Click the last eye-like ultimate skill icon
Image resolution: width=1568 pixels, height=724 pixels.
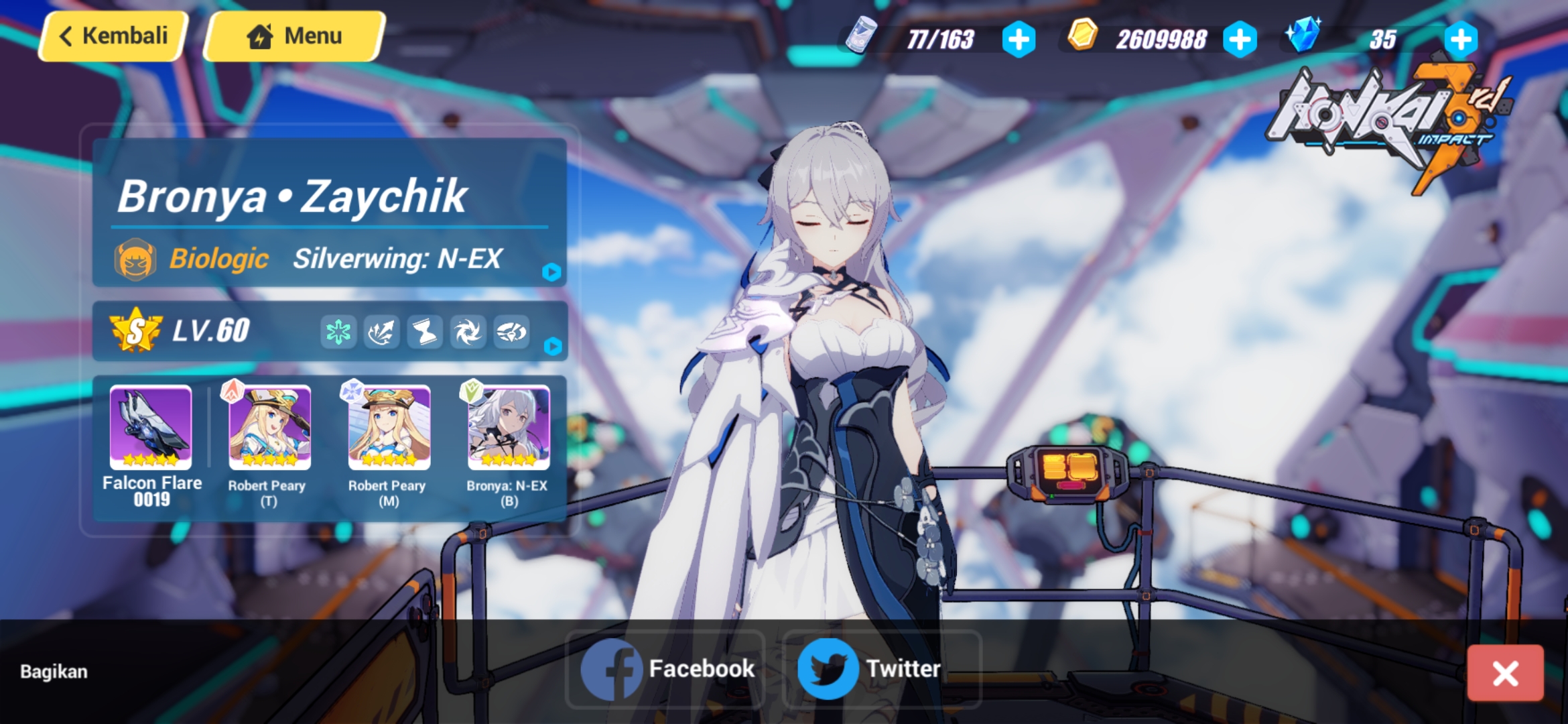click(512, 332)
